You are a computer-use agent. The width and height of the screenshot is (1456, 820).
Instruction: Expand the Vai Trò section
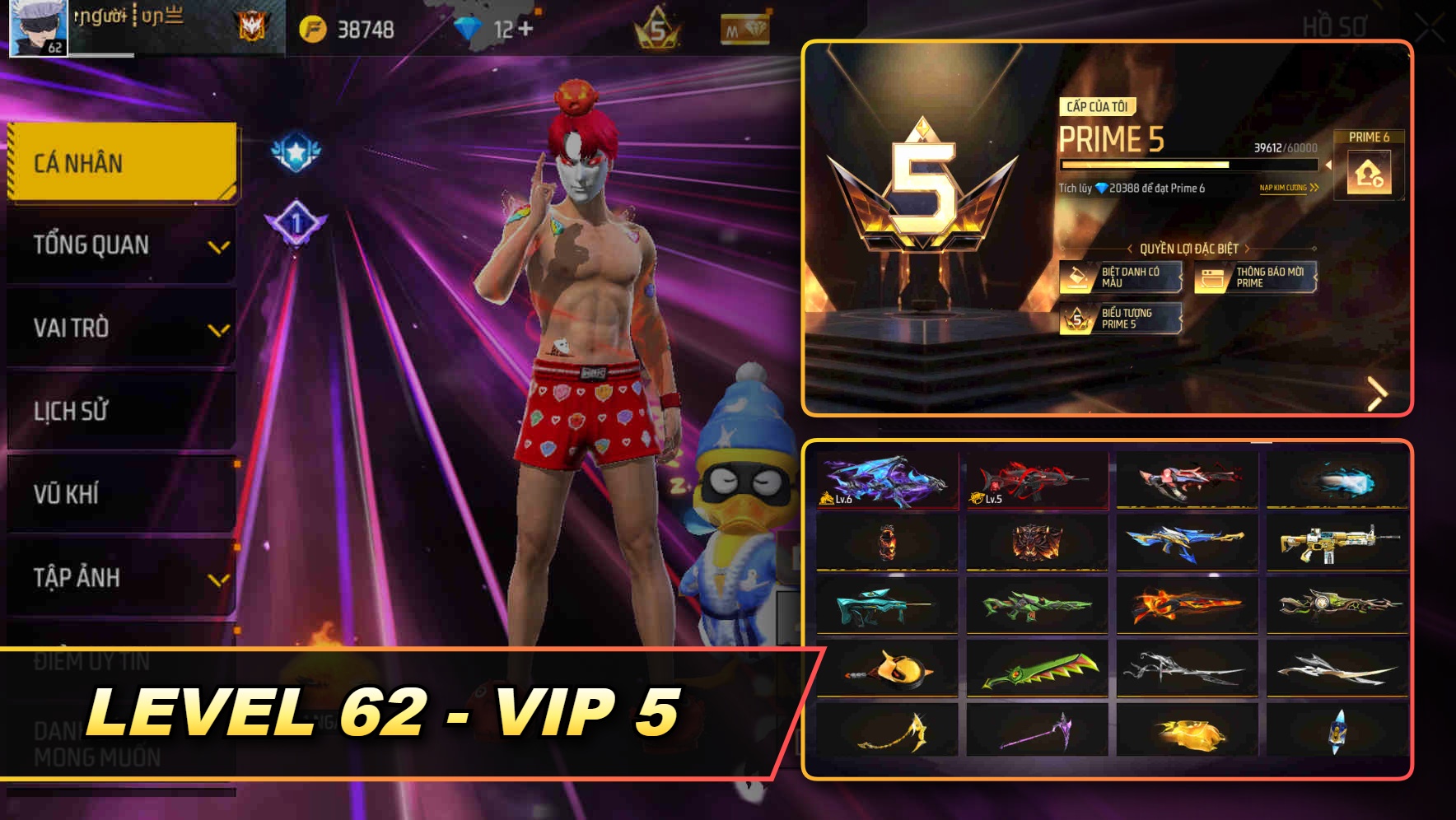tap(119, 328)
